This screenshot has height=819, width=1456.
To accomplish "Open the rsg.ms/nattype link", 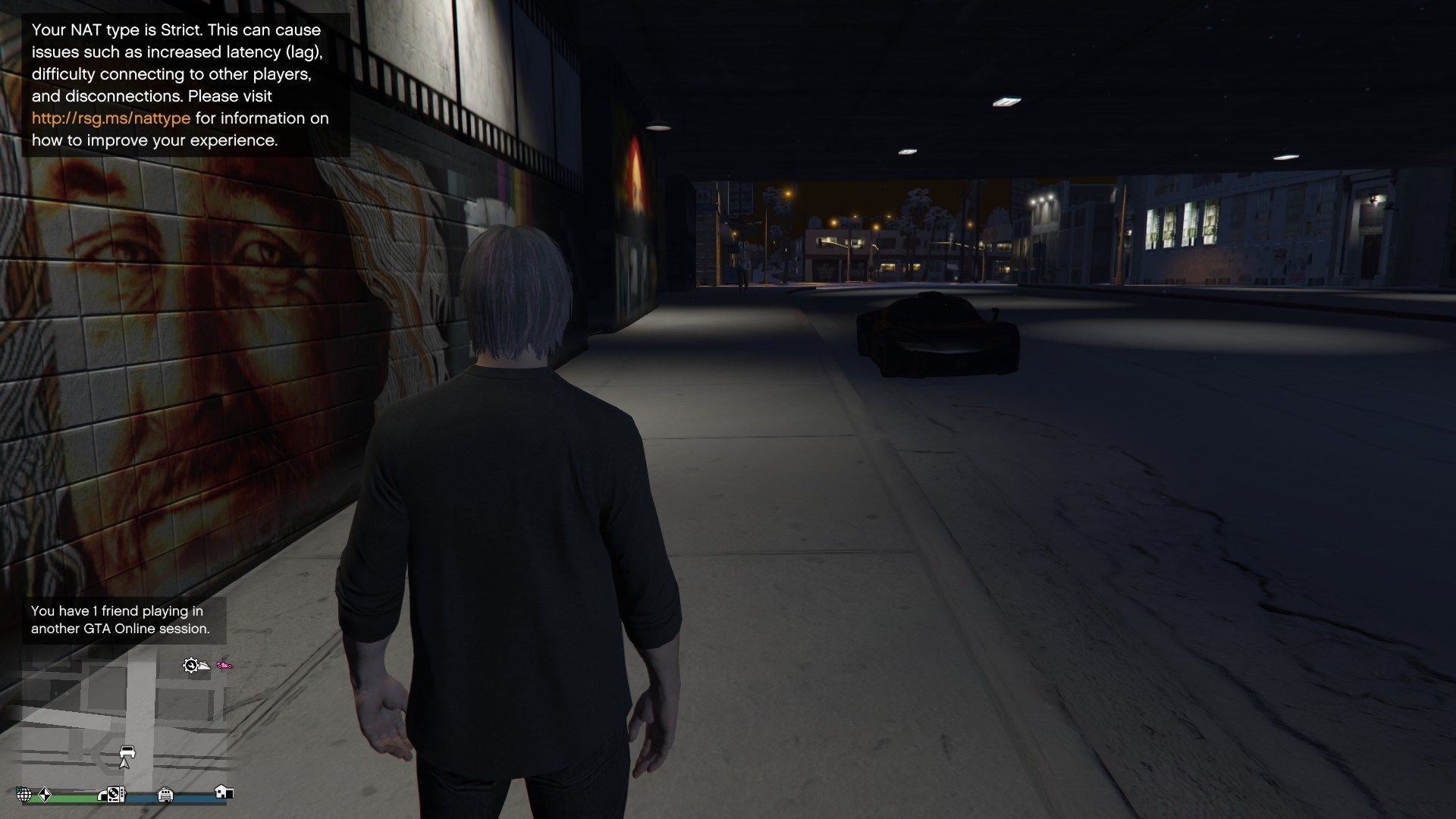I will [x=111, y=118].
